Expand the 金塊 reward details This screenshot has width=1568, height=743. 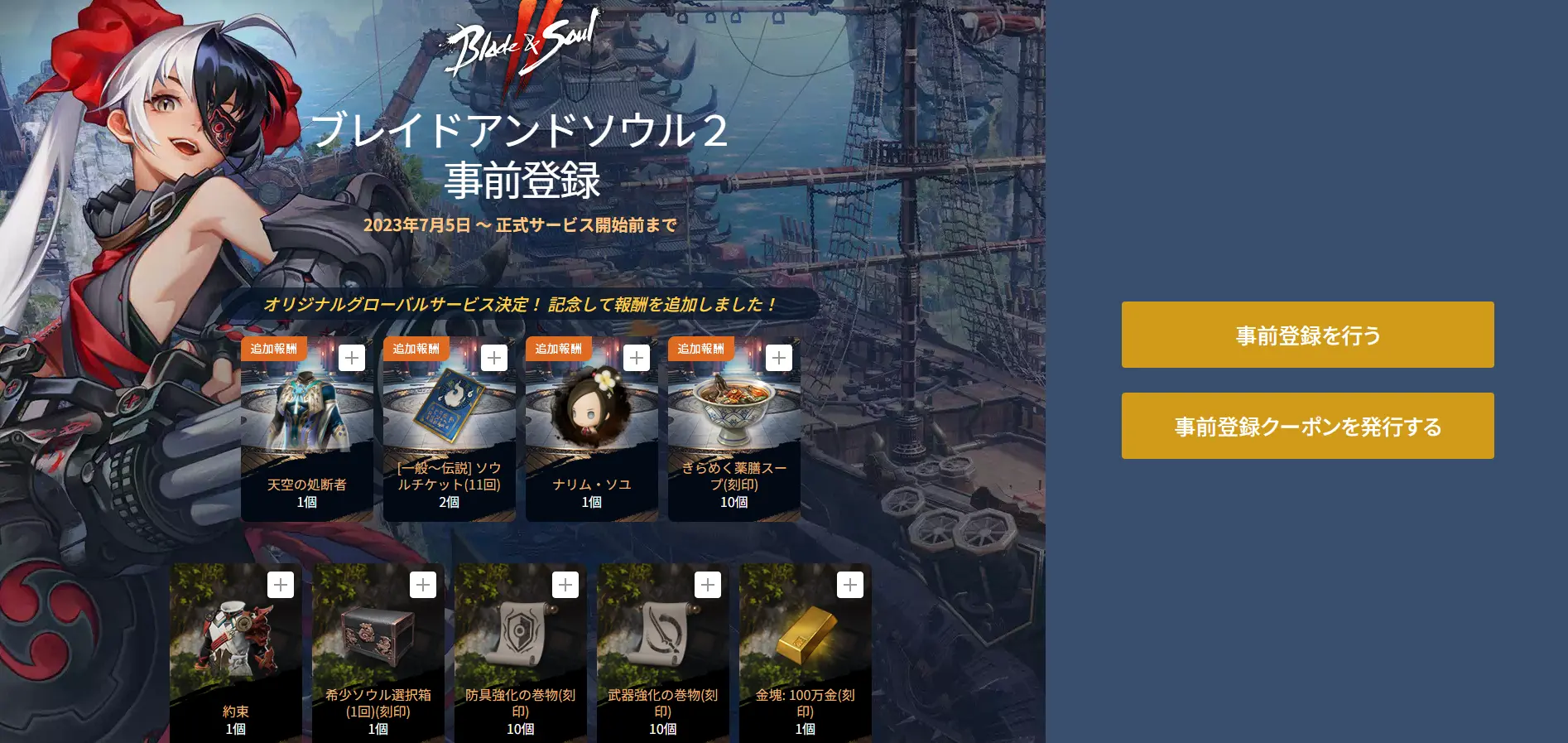pyautogui.click(x=849, y=585)
